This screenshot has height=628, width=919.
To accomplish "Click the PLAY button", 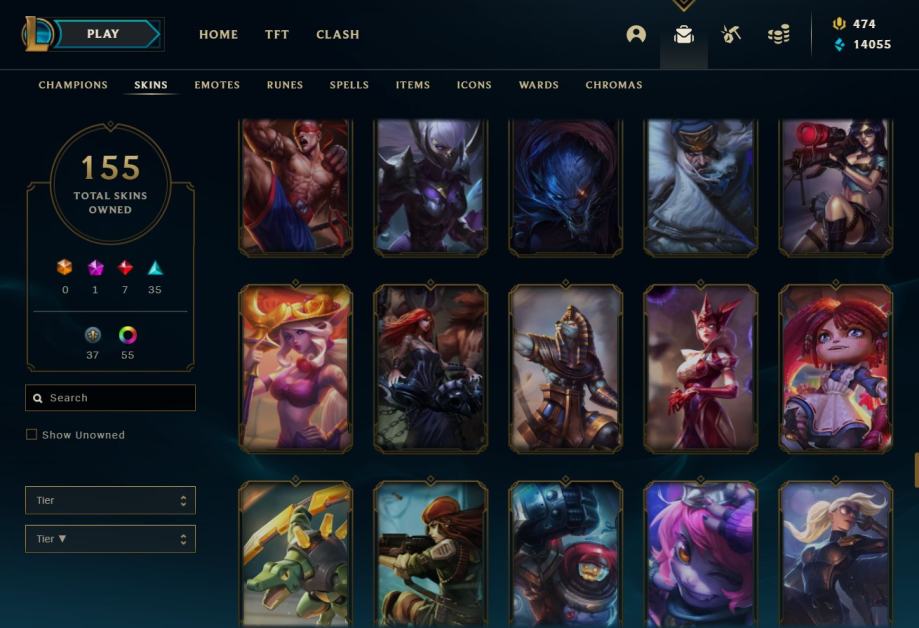I will pyautogui.click(x=104, y=34).
